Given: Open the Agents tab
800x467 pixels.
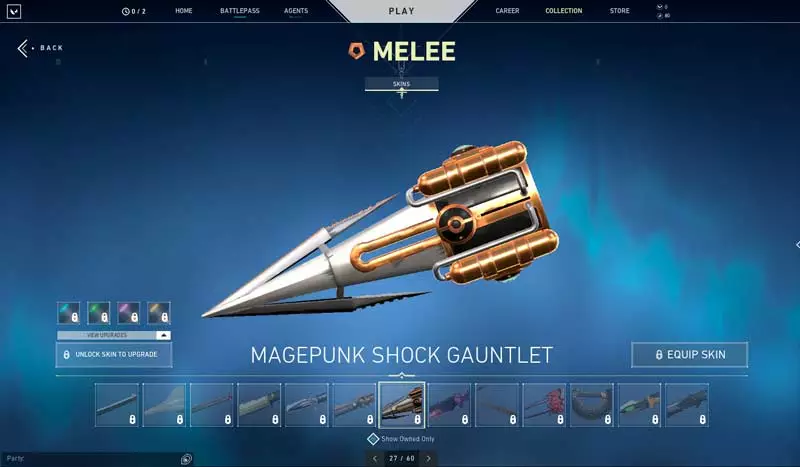Looking at the screenshot, I should coord(296,11).
